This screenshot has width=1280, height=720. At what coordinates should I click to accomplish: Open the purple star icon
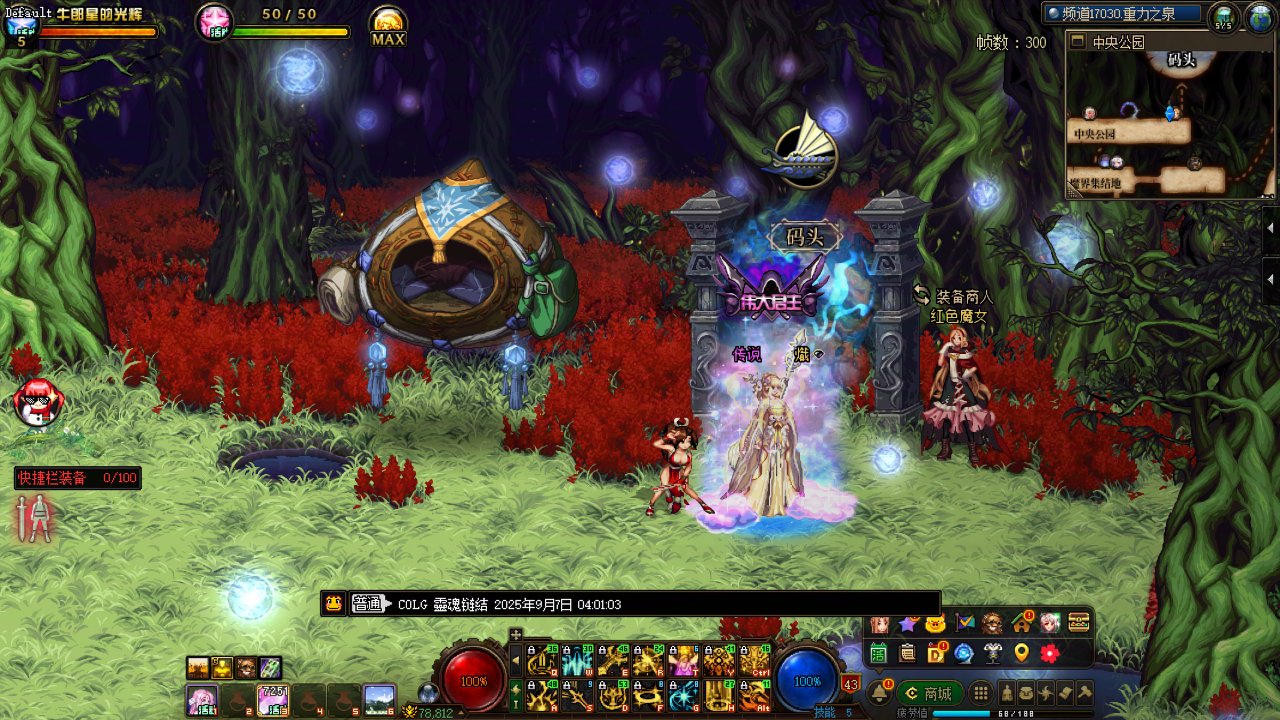coord(908,624)
